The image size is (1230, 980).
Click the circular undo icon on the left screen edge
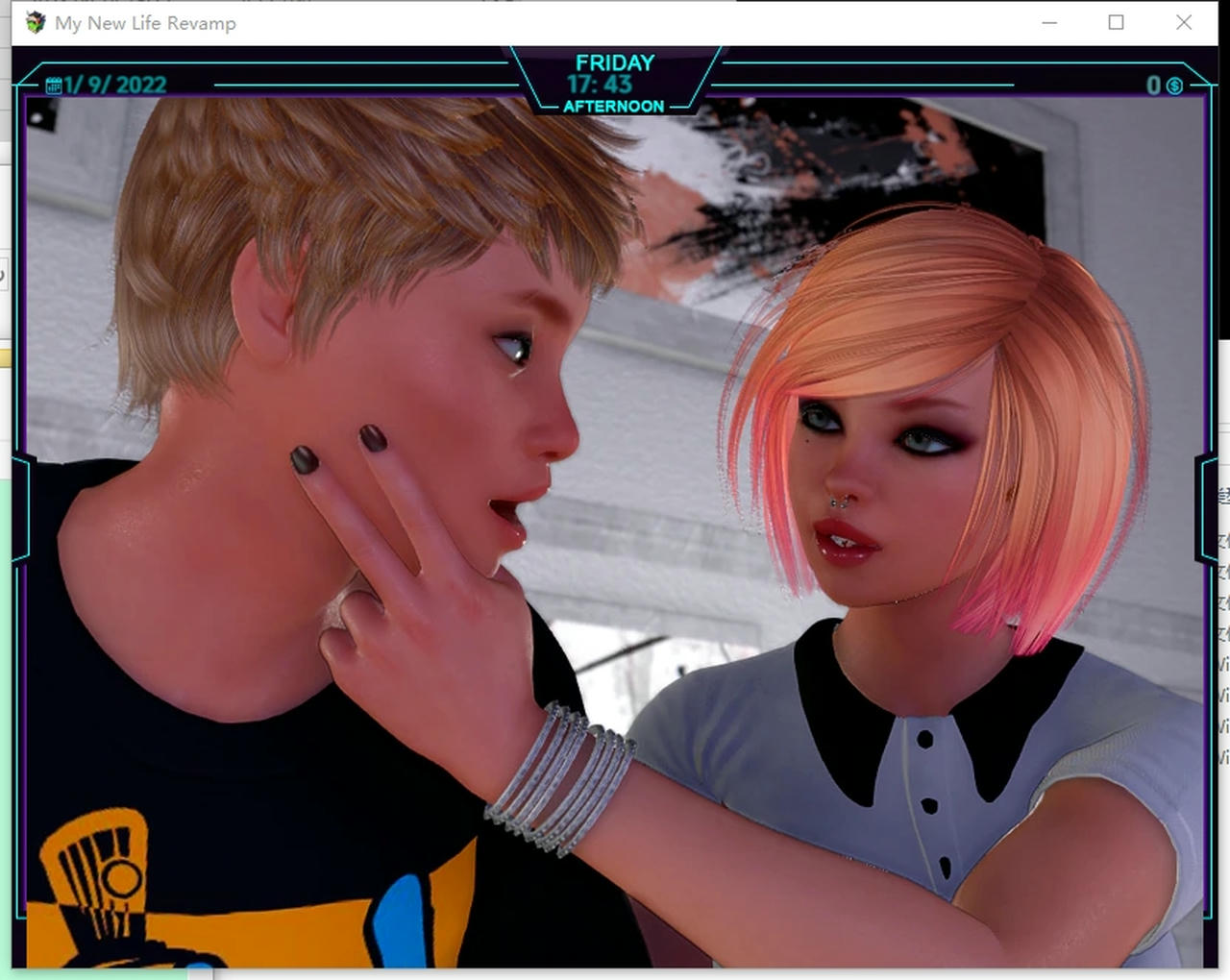click(x=4, y=274)
